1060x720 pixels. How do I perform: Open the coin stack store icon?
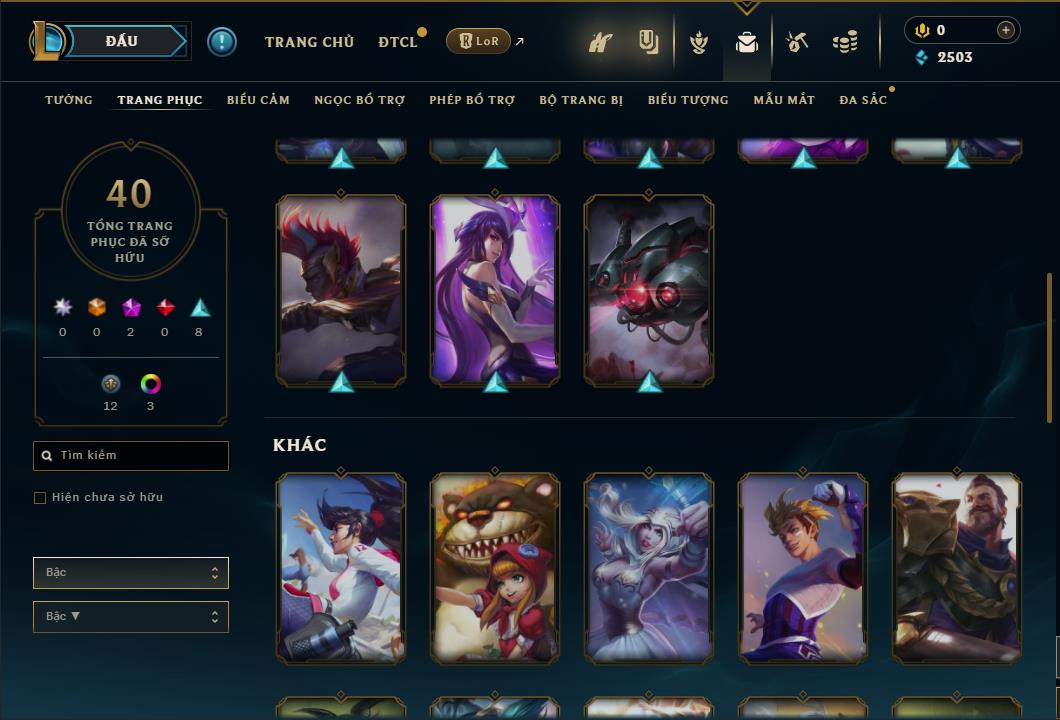845,42
